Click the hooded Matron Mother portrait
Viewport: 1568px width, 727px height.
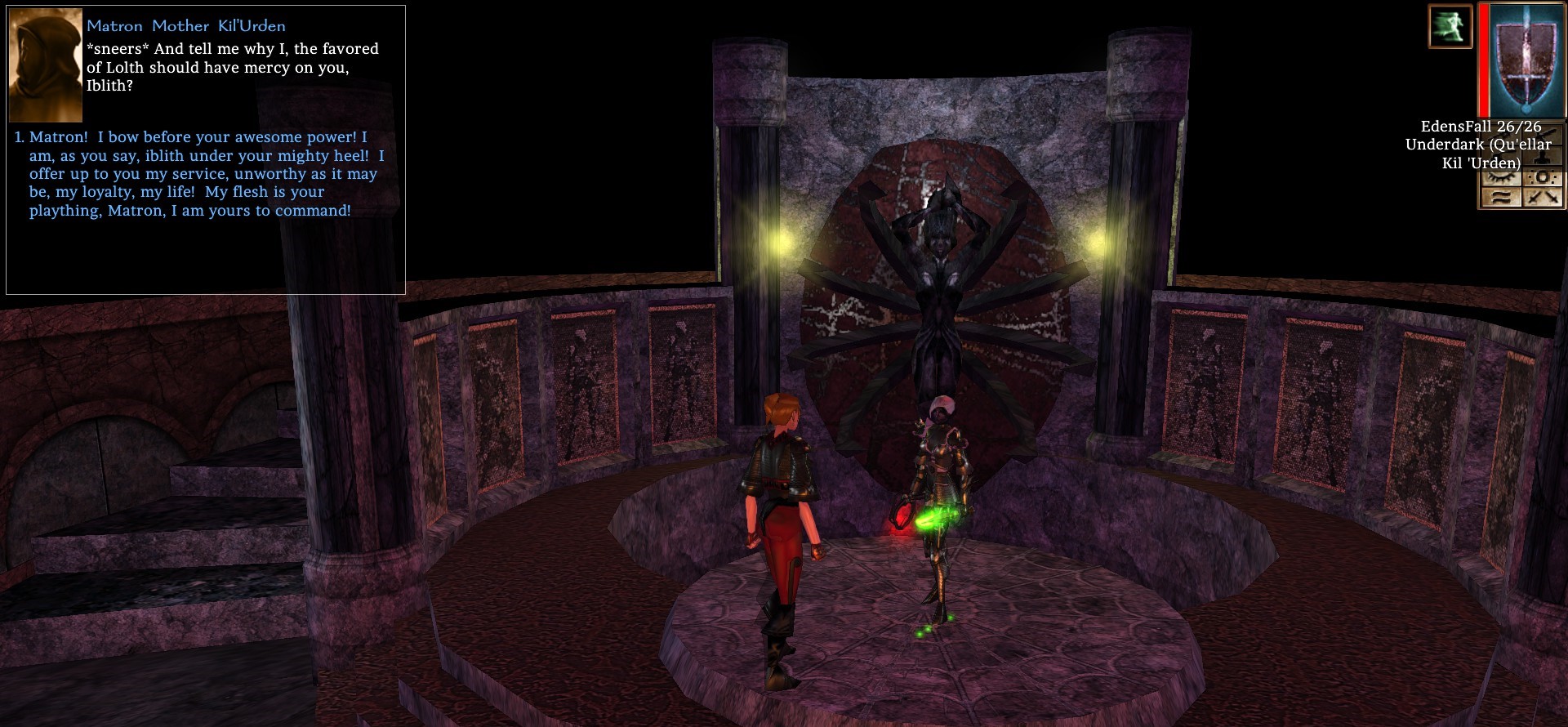pyautogui.click(x=46, y=65)
